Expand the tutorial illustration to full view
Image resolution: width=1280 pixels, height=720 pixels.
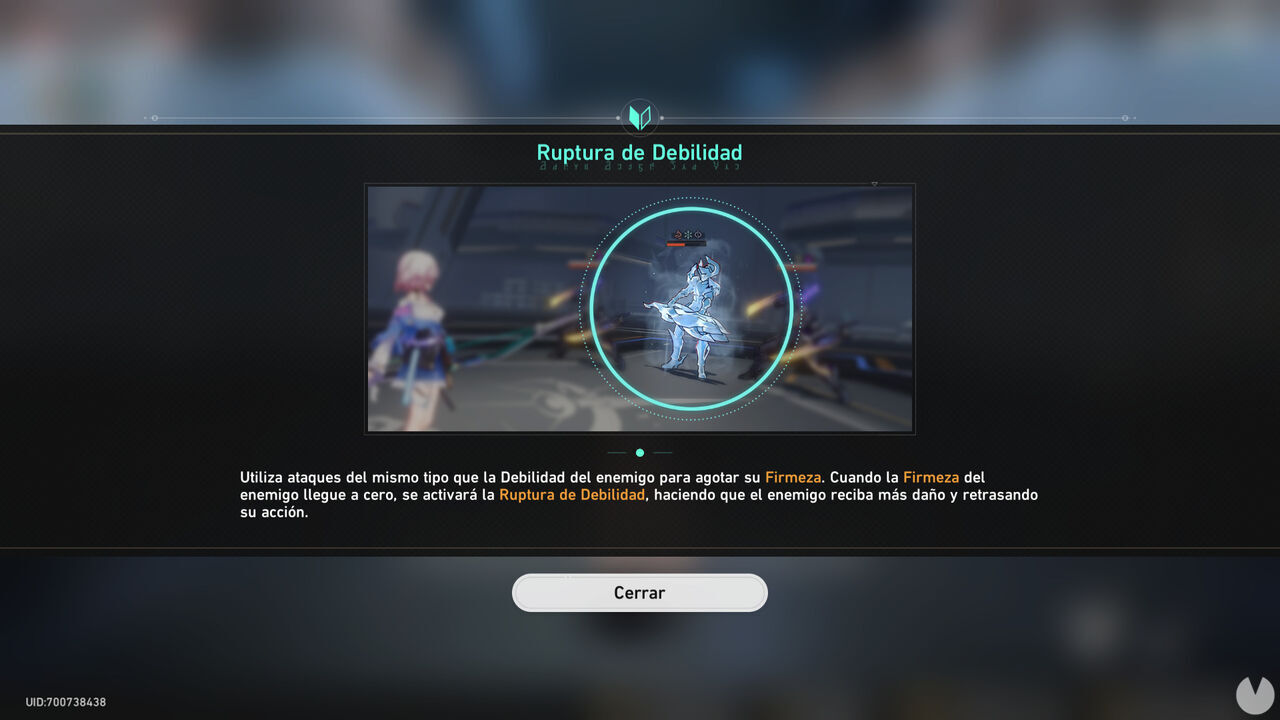pos(875,184)
